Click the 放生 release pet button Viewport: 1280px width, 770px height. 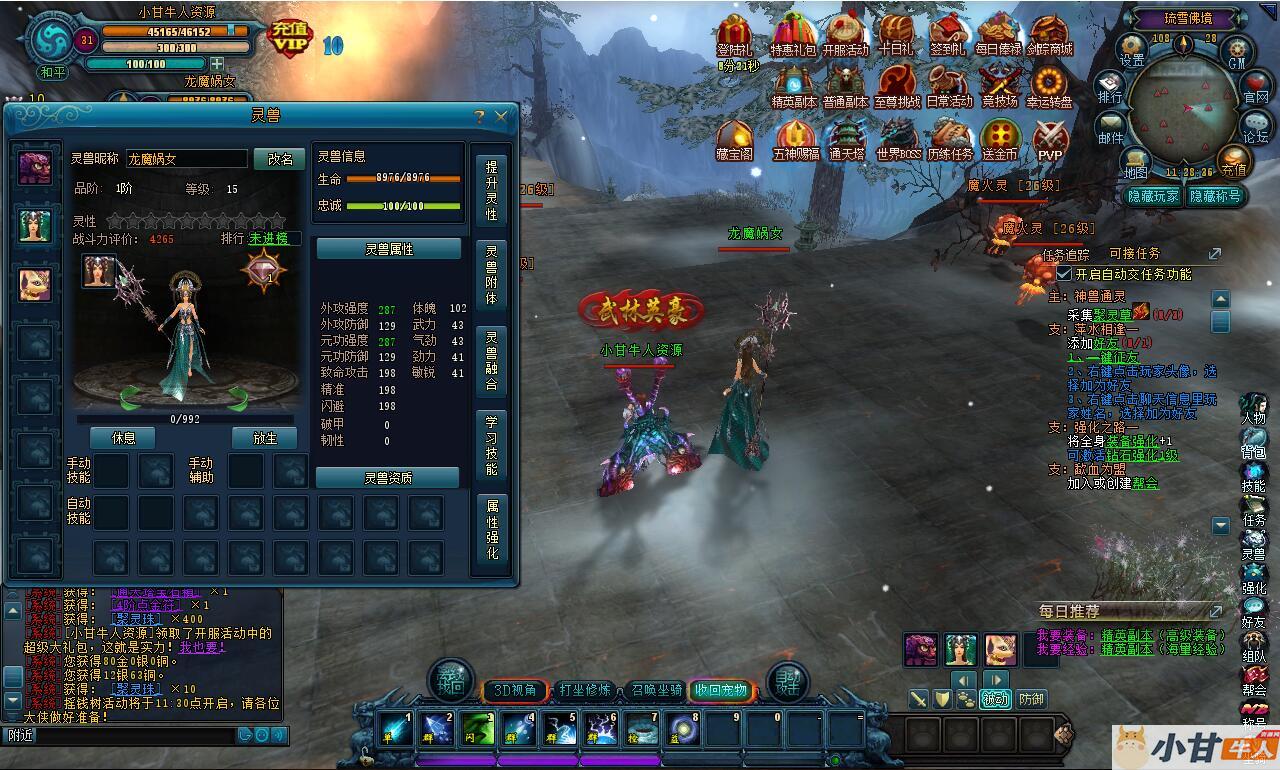point(265,438)
